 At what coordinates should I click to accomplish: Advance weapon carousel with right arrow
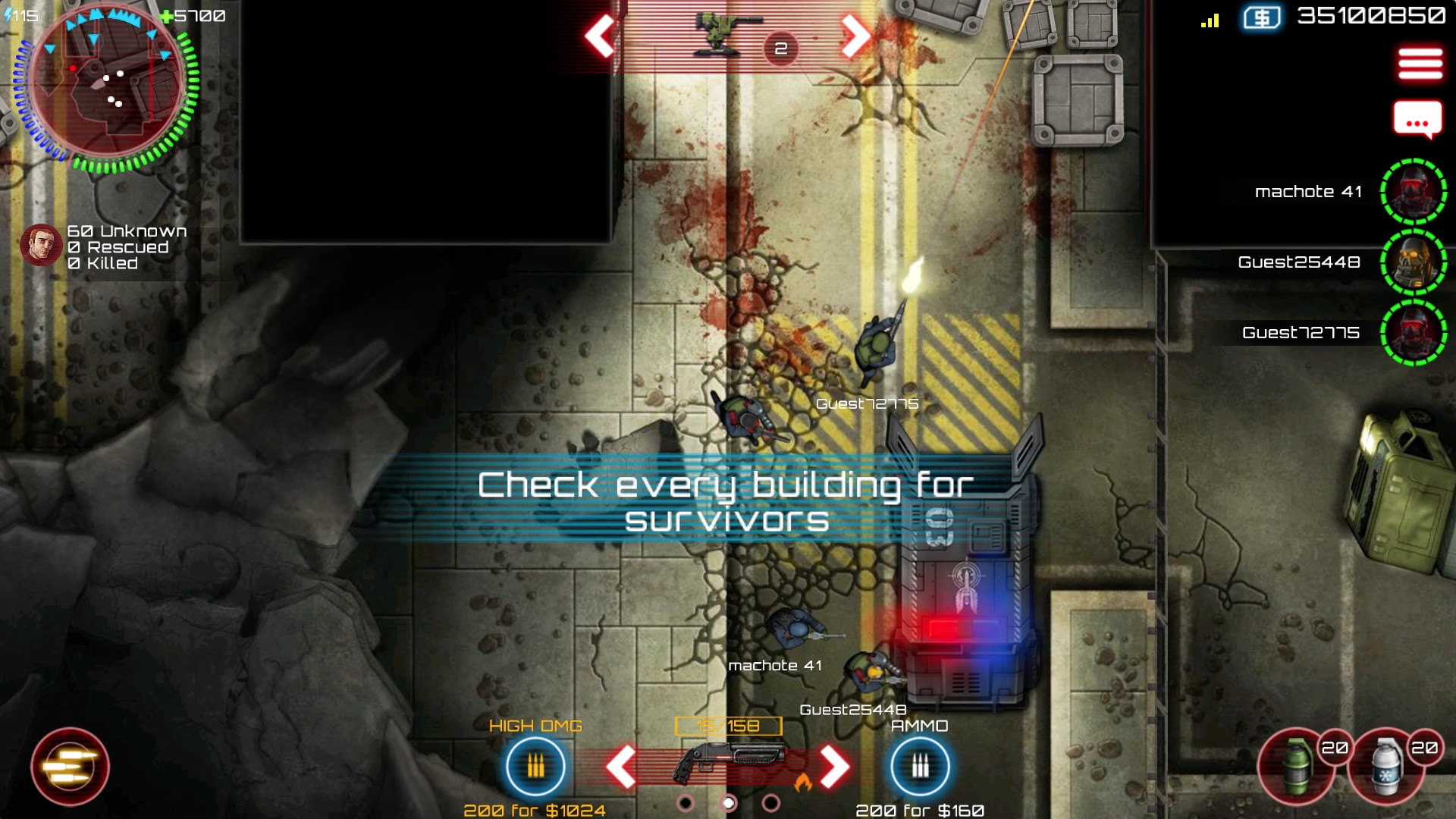pyautogui.click(x=834, y=766)
